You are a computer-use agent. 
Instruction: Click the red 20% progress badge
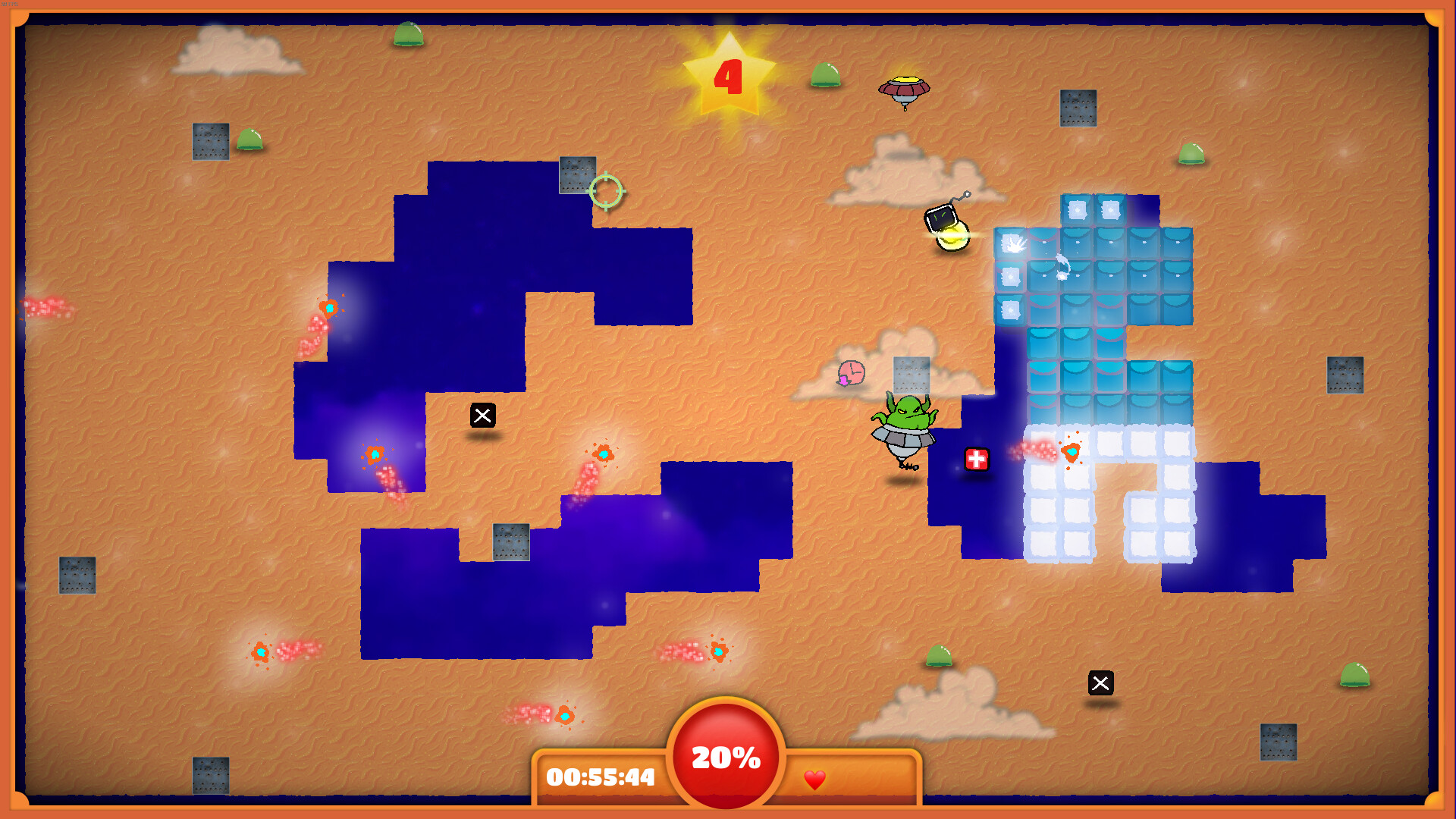[726, 756]
